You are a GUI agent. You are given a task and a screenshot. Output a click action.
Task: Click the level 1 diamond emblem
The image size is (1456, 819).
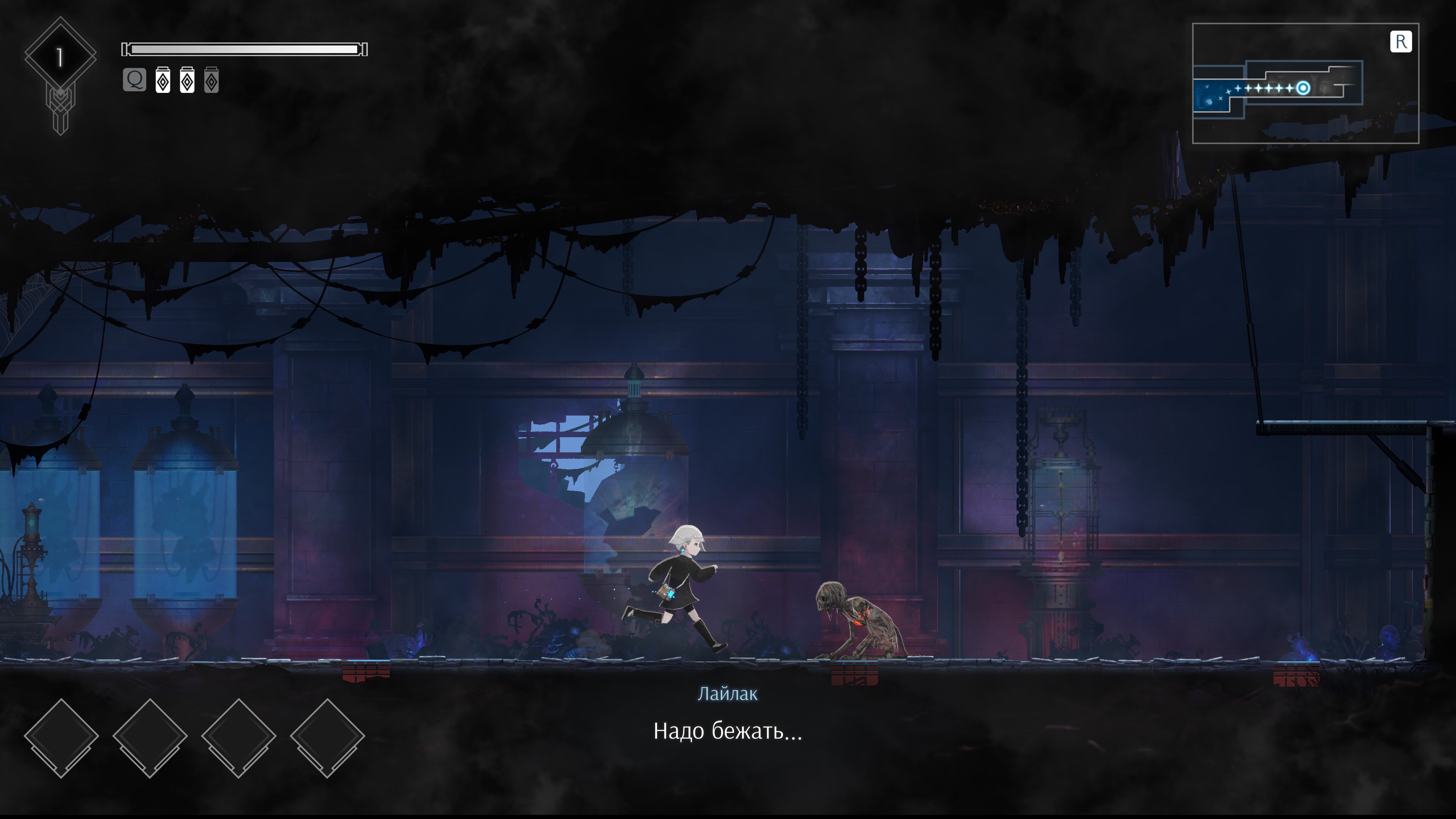click(60, 56)
